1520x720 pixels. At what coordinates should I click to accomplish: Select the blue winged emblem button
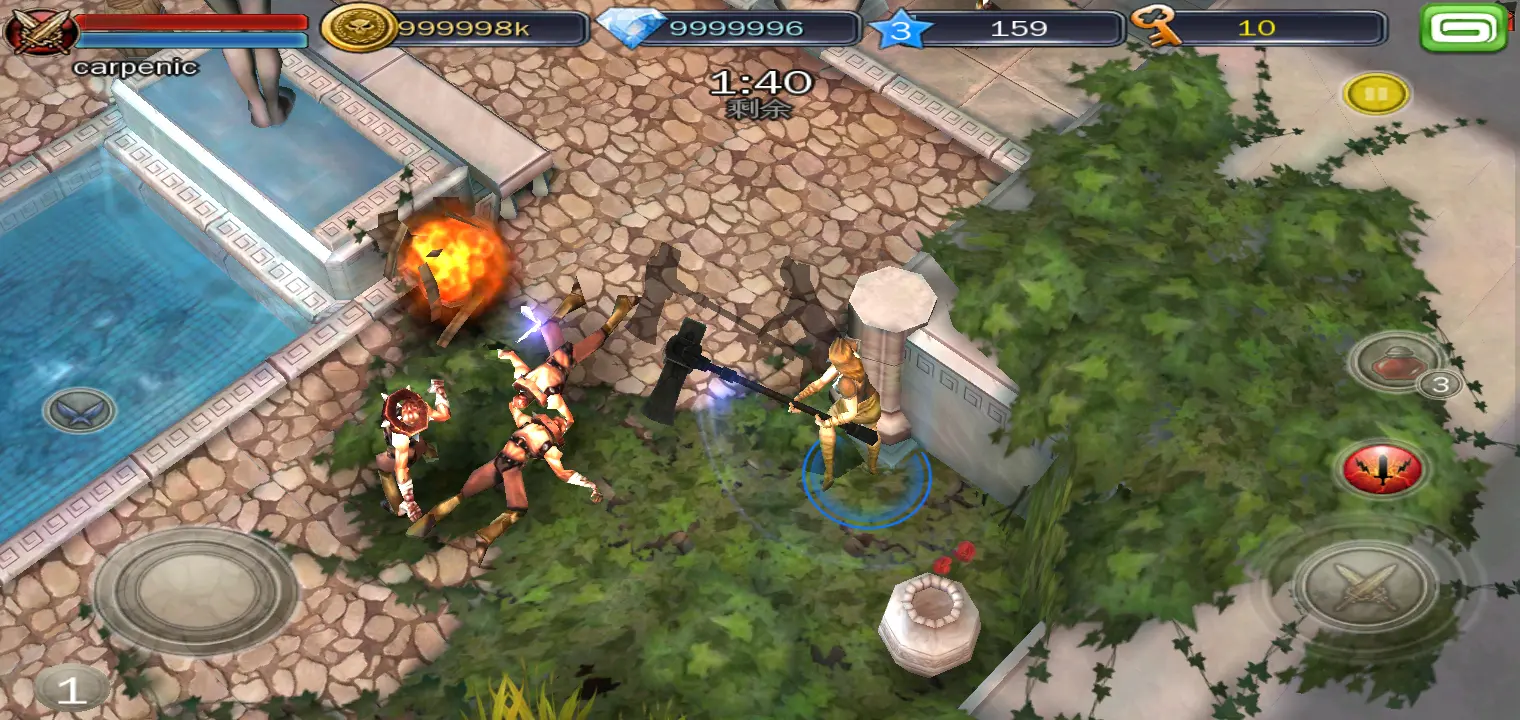point(79,410)
